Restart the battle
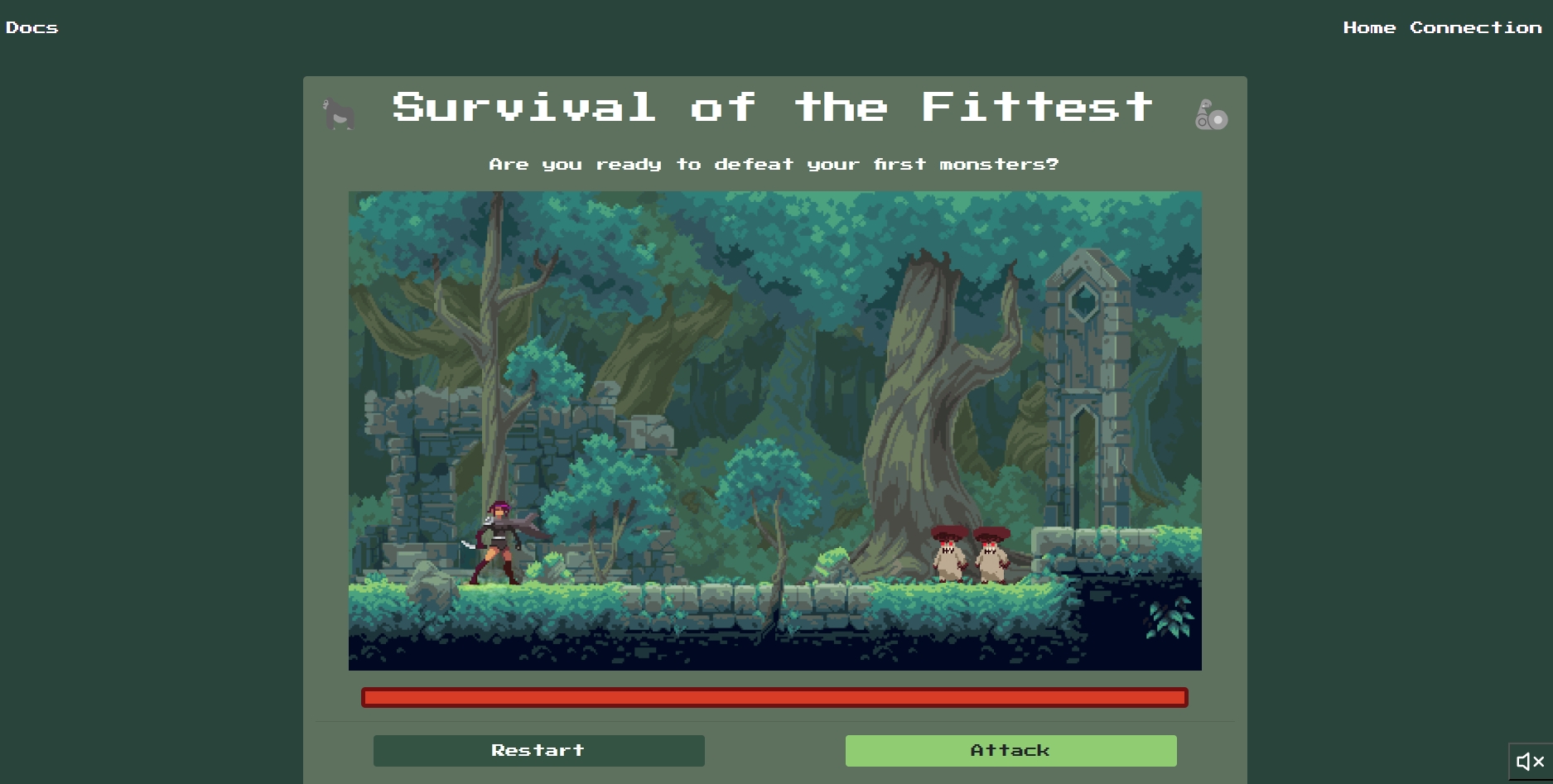The image size is (1553, 784). pos(538,750)
